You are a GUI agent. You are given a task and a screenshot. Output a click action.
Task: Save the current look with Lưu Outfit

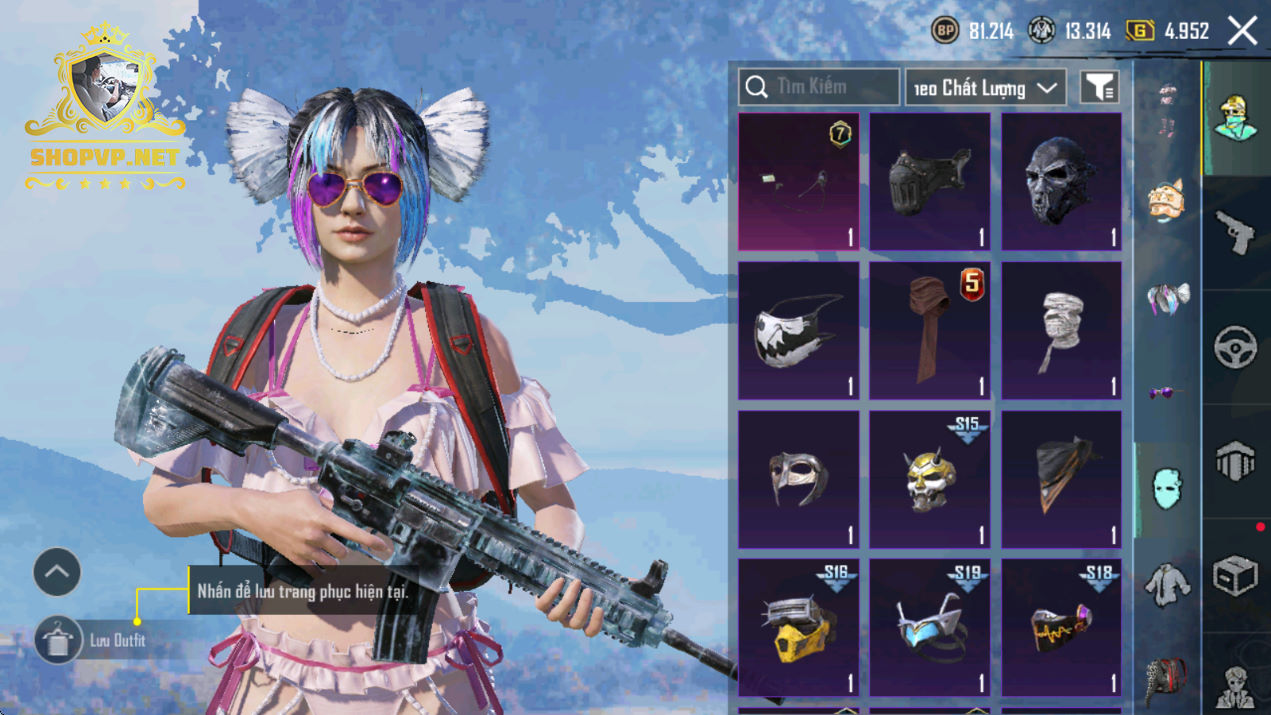59,640
